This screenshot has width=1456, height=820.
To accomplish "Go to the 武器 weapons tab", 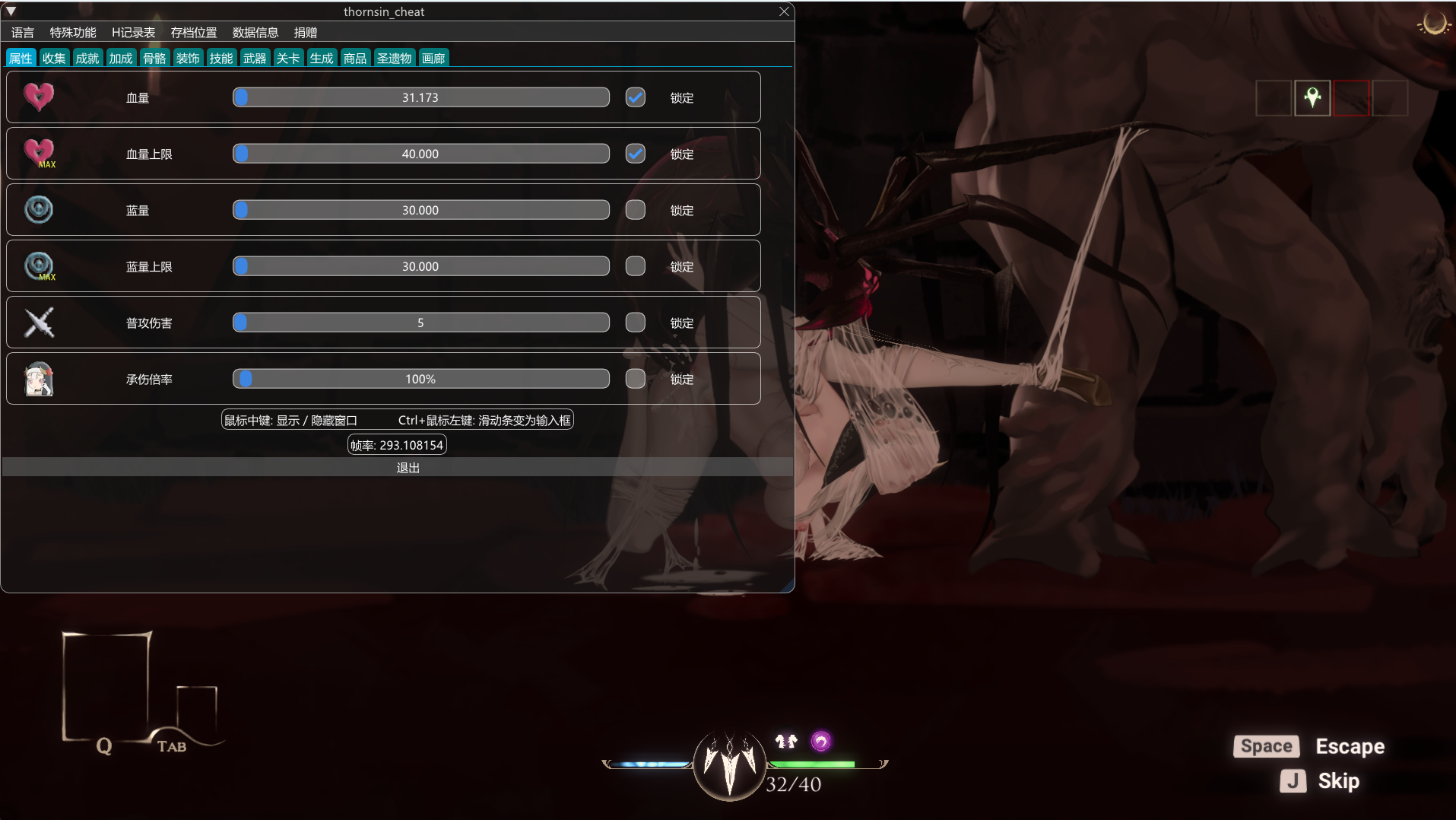I will [x=255, y=59].
